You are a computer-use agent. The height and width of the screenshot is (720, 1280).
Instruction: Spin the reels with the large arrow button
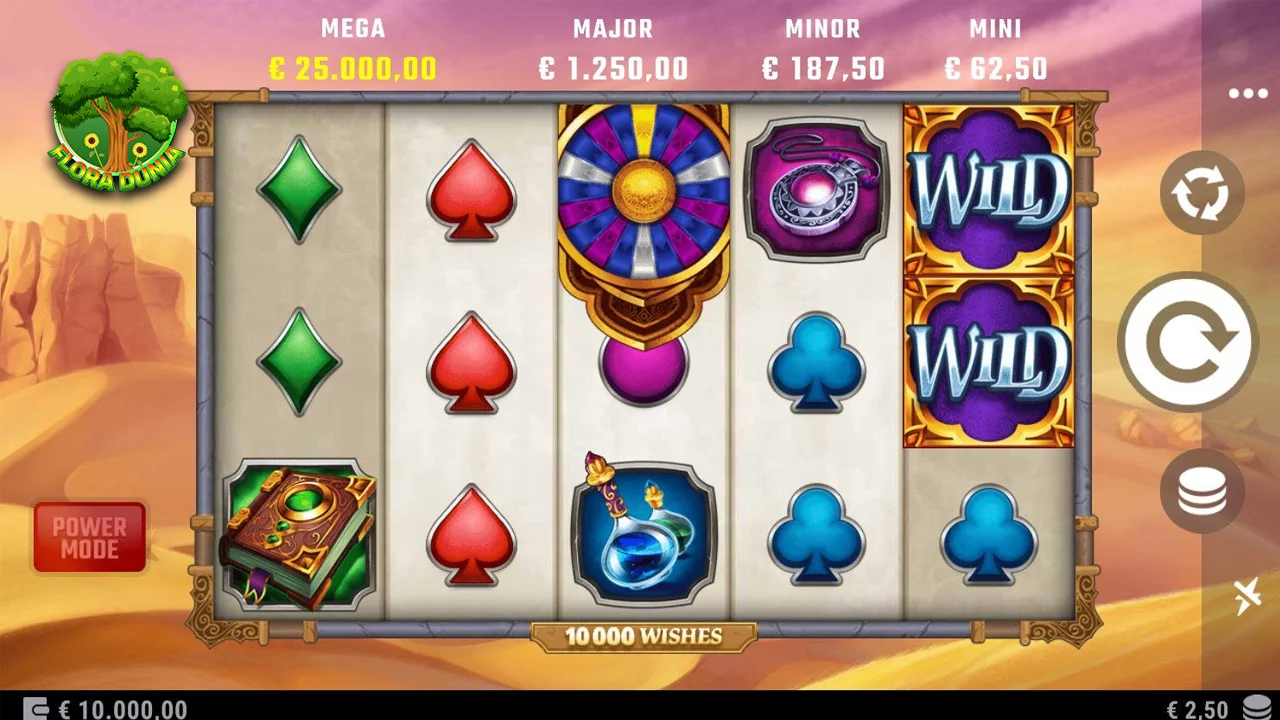tap(1187, 341)
